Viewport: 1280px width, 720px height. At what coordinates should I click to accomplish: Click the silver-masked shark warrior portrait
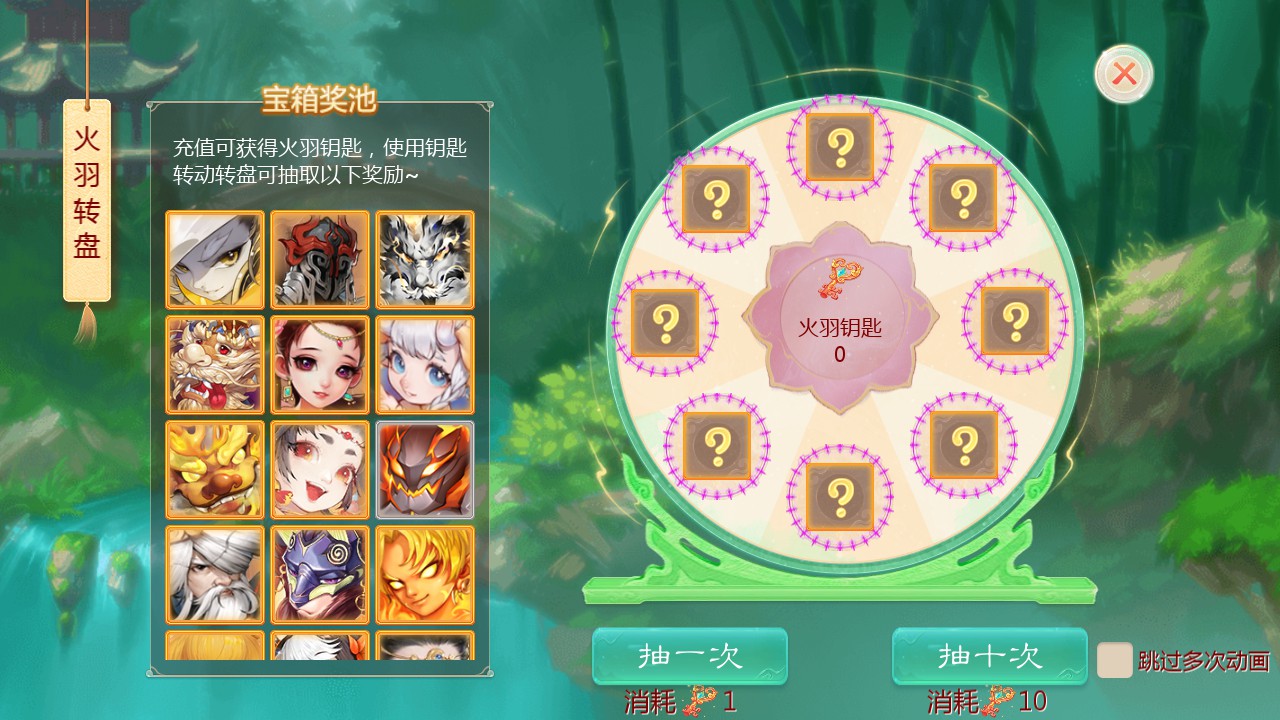pyautogui.click(x=215, y=260)
